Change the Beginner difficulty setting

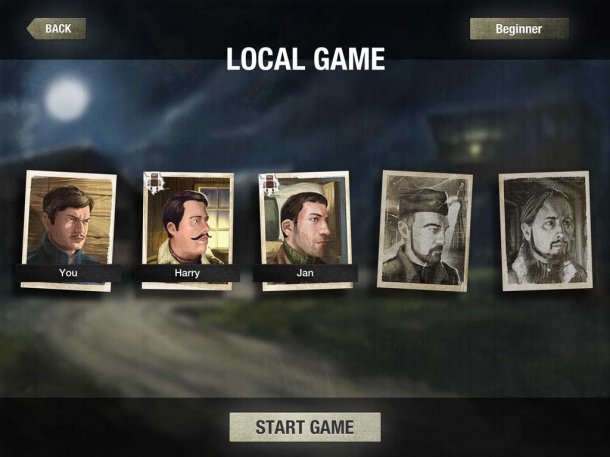518,29
